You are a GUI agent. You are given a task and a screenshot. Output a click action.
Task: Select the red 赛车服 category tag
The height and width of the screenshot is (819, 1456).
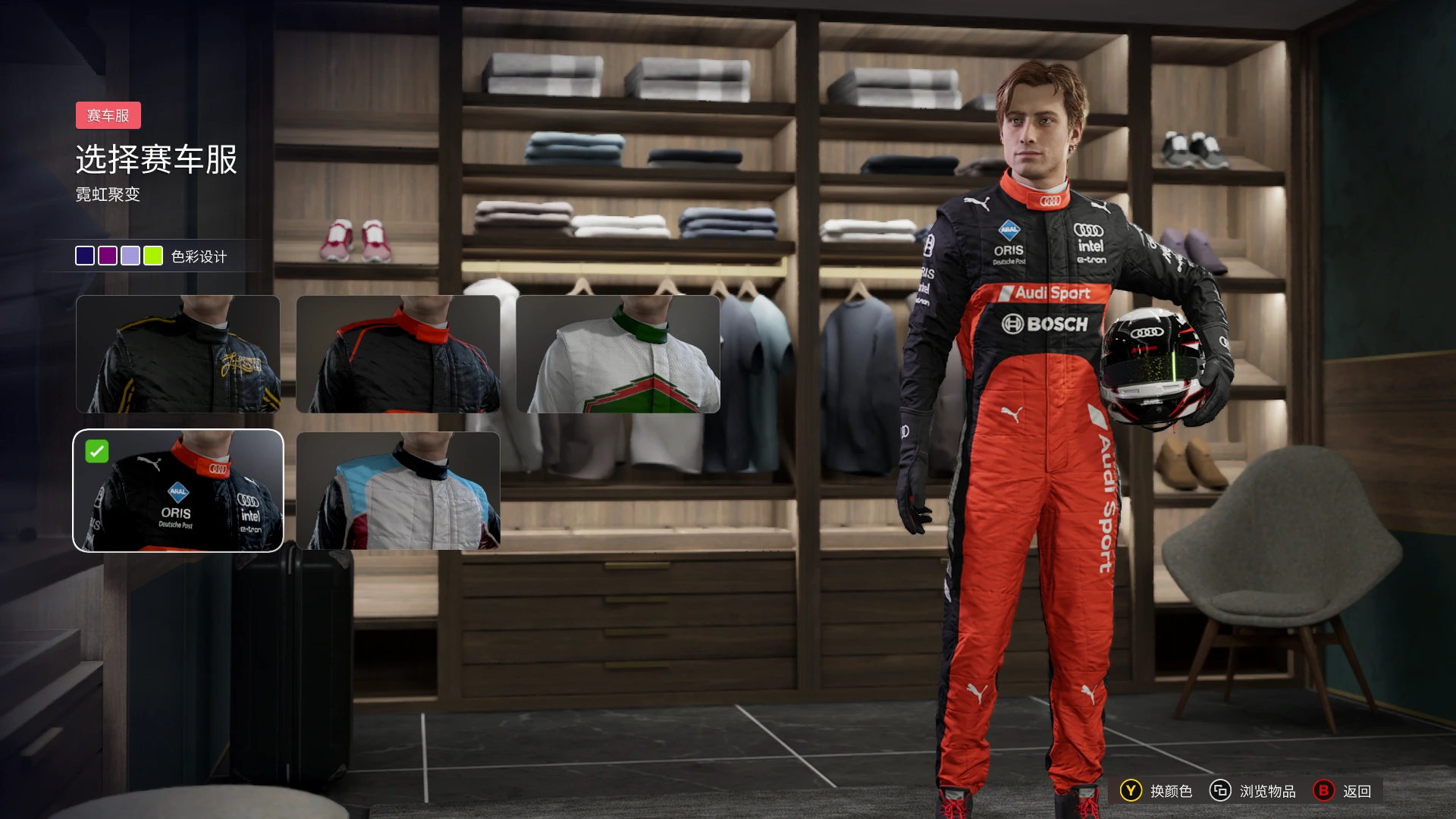108,115
